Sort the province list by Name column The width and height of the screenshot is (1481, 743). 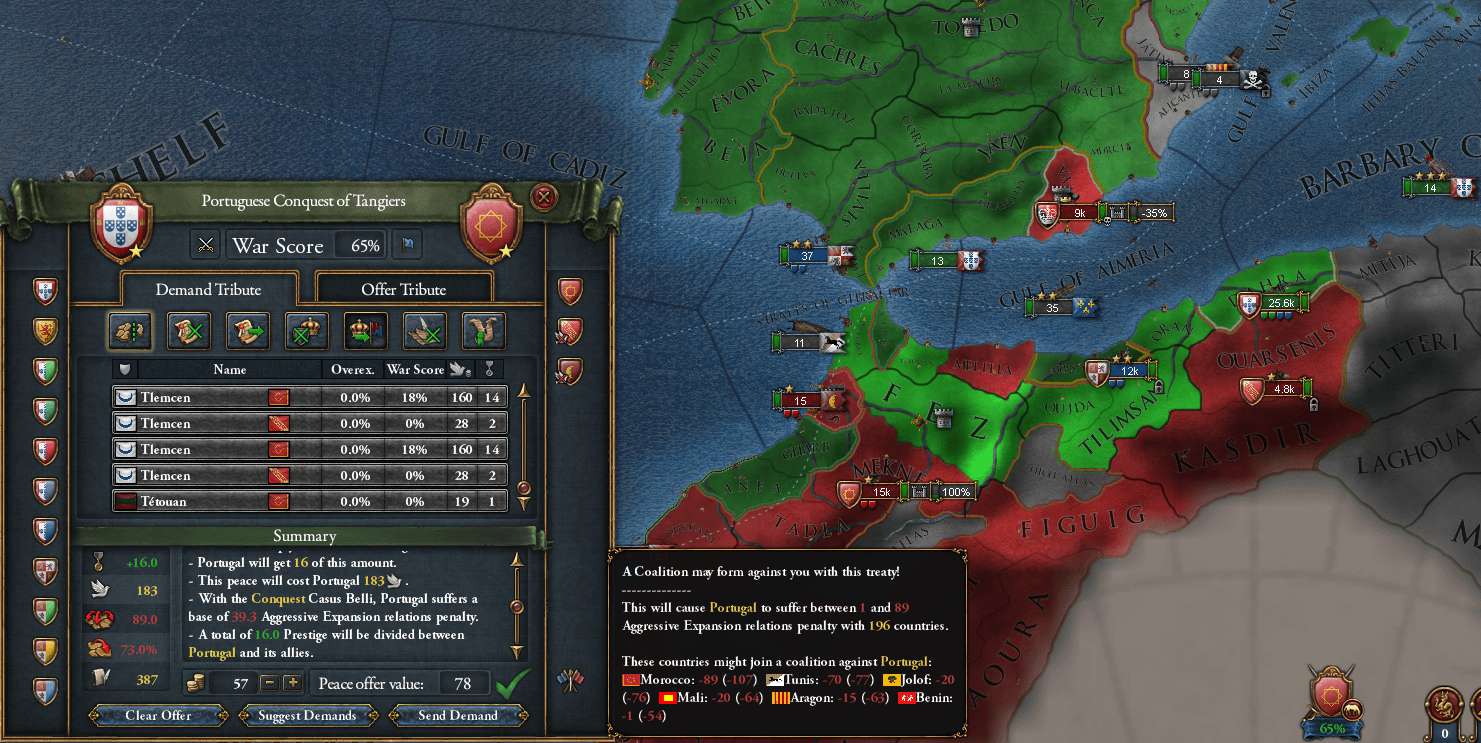tap(229, 369)
